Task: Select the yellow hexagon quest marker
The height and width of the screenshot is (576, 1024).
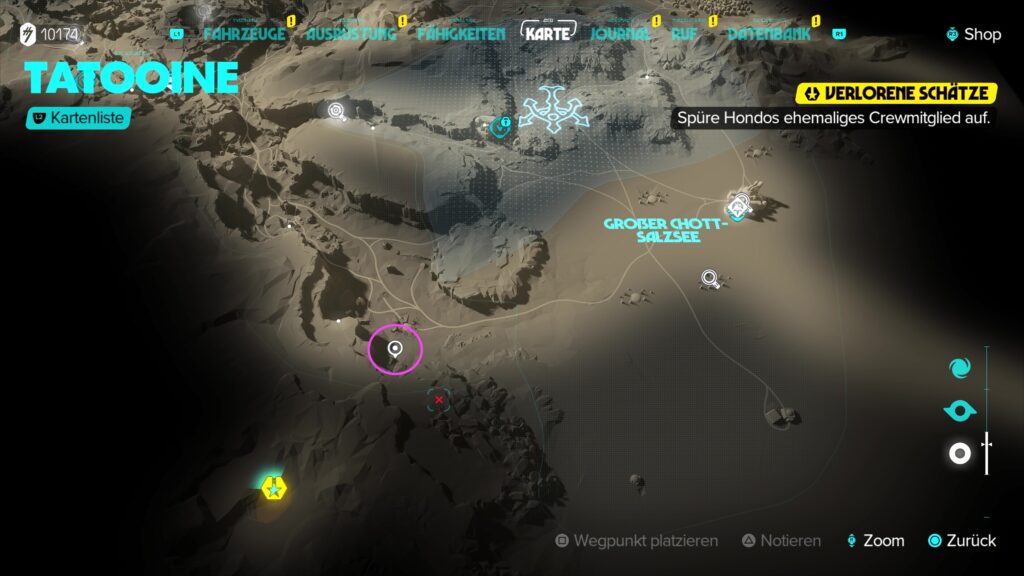Action: (x=272, y=488)
